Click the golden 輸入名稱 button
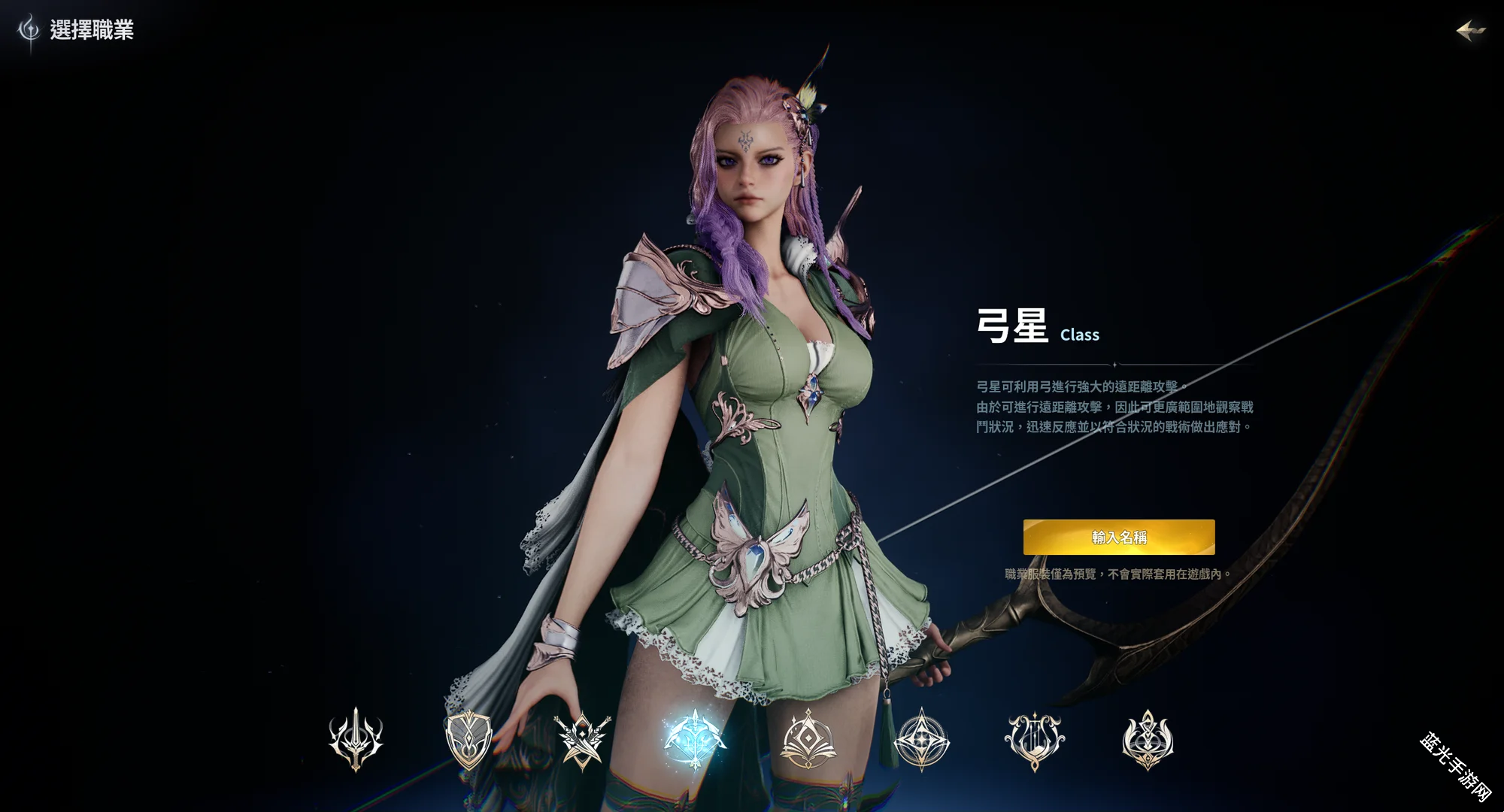Viewport: 1504px width, 812px height. tap(1118, 537)
